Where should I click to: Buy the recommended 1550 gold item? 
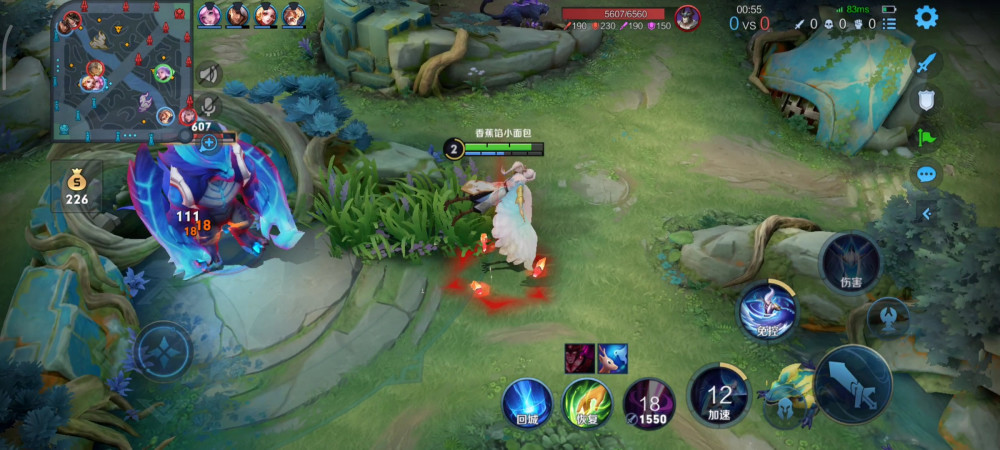point(648,404)
